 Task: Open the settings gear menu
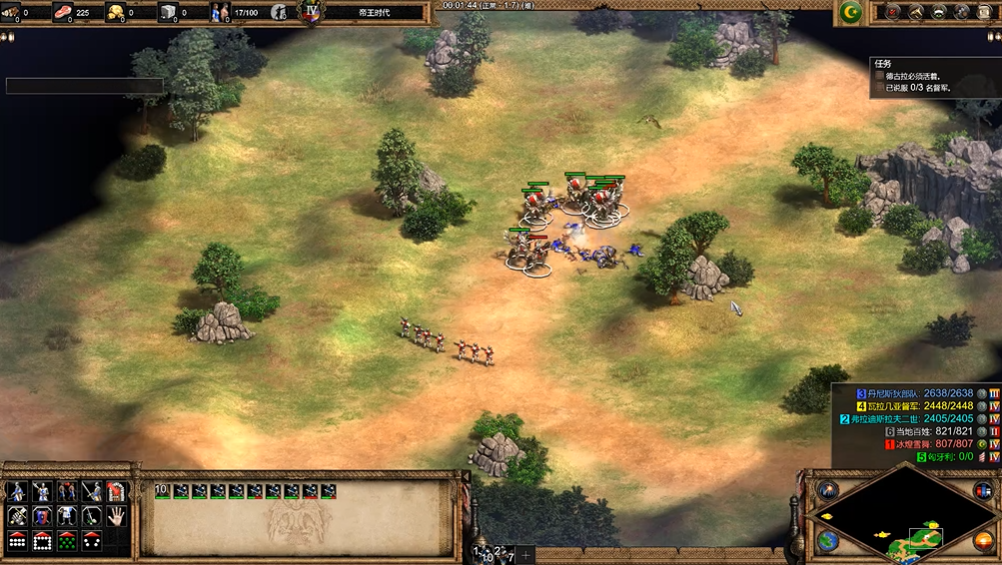pos(962,12)
